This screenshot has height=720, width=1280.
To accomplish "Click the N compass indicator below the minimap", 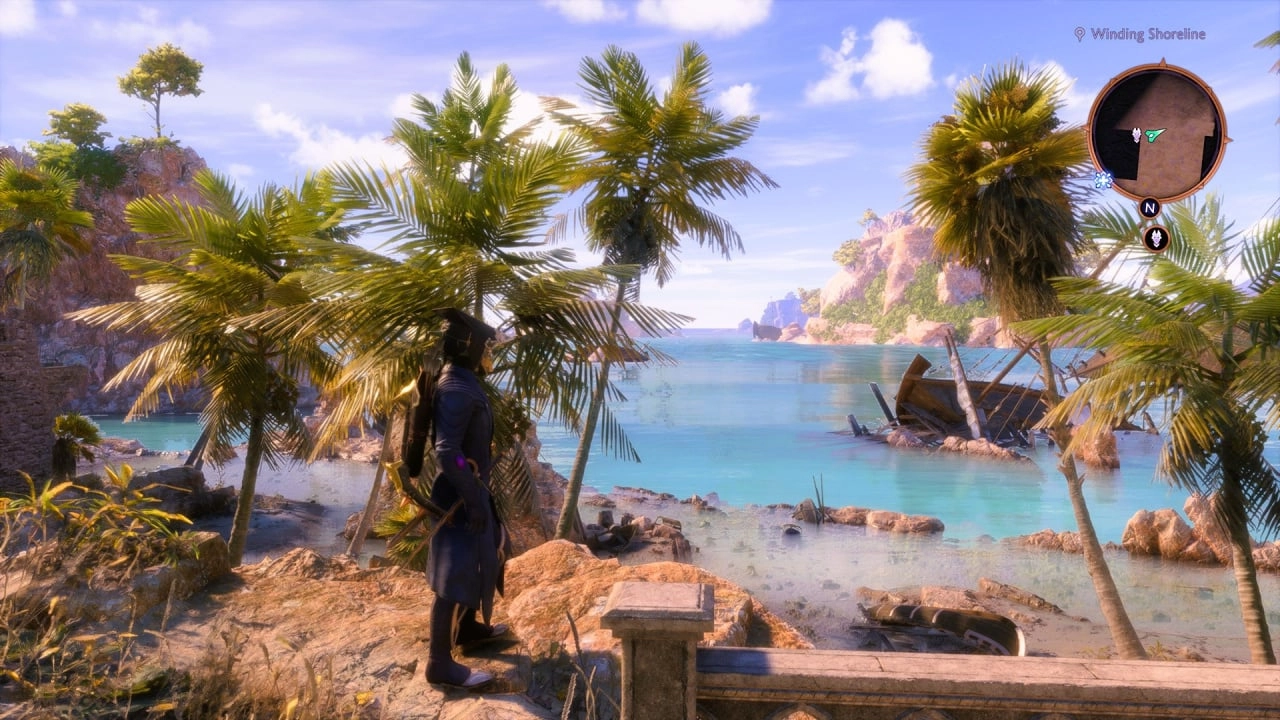I will 1150,208.
